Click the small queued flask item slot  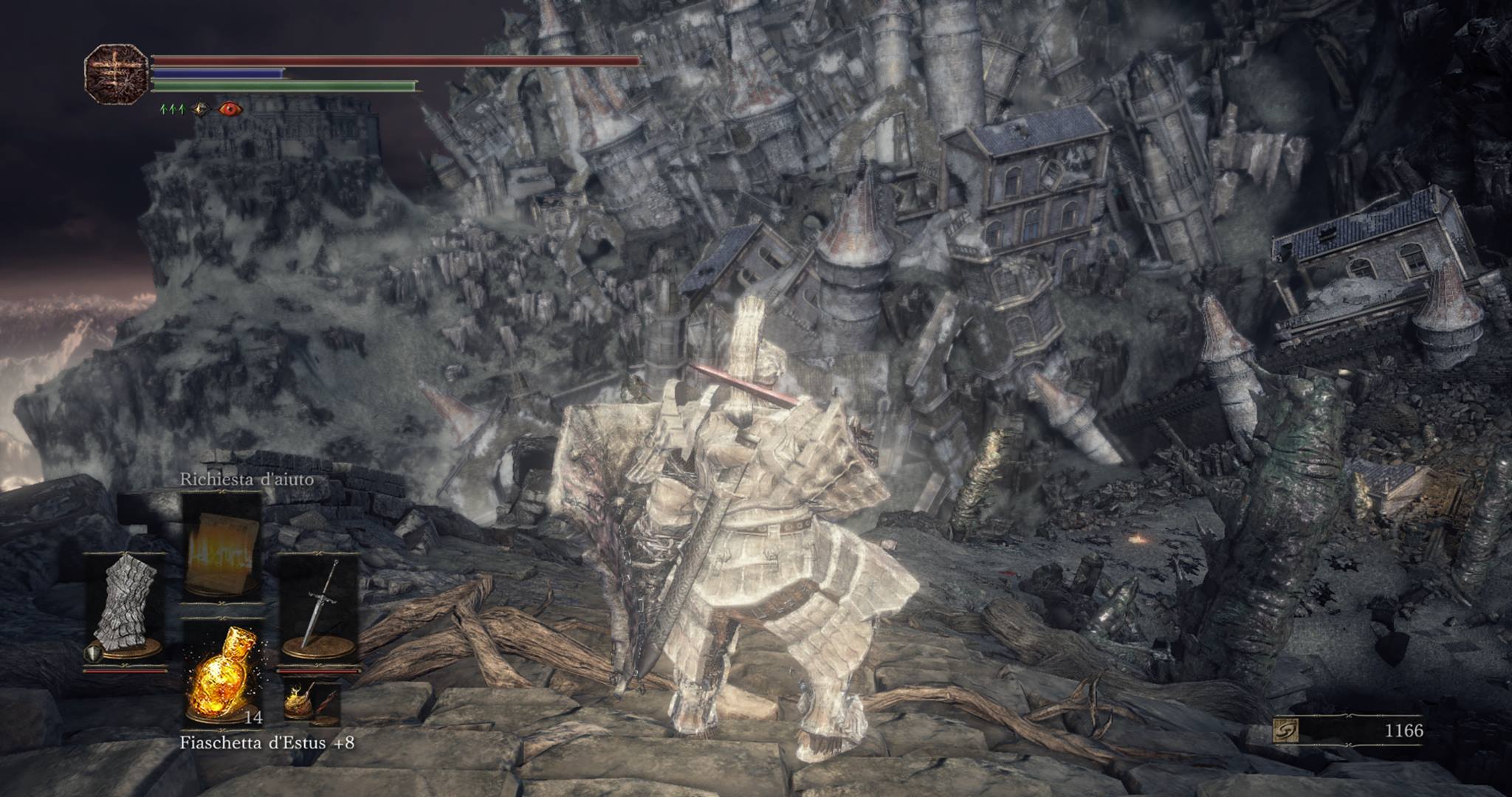pos(312,702)
